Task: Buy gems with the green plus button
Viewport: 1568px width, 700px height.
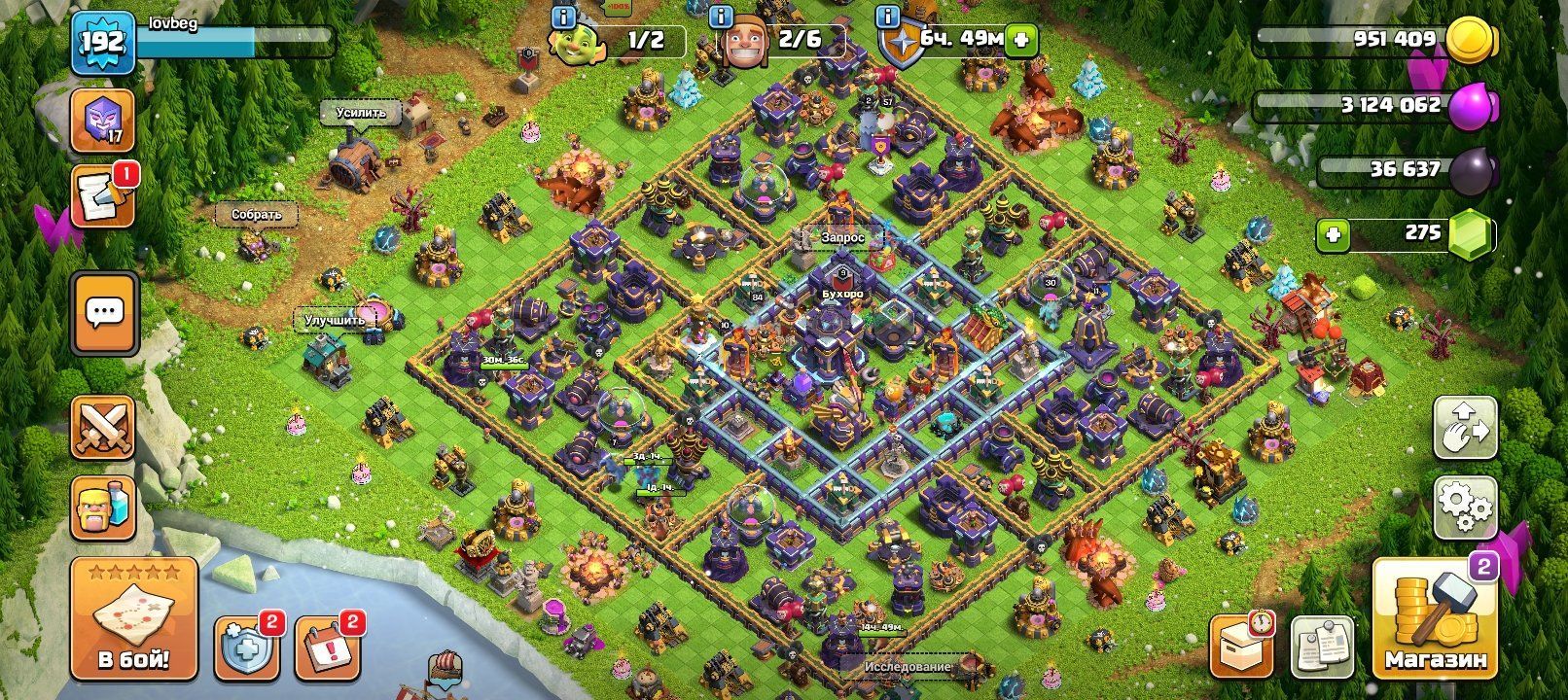Action: 1333,234
